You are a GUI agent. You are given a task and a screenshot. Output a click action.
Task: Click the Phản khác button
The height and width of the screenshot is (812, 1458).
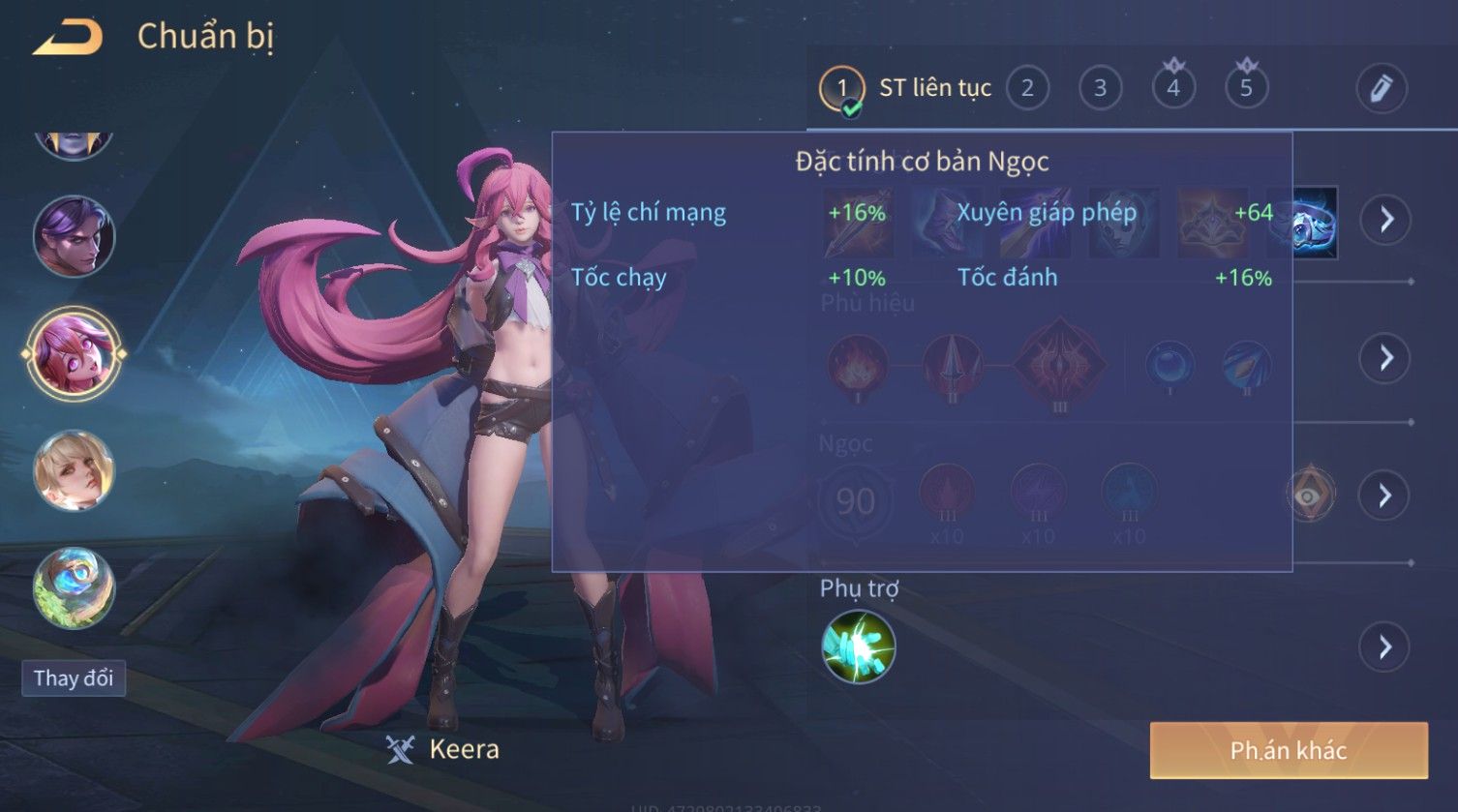[x=1288, y=750]
